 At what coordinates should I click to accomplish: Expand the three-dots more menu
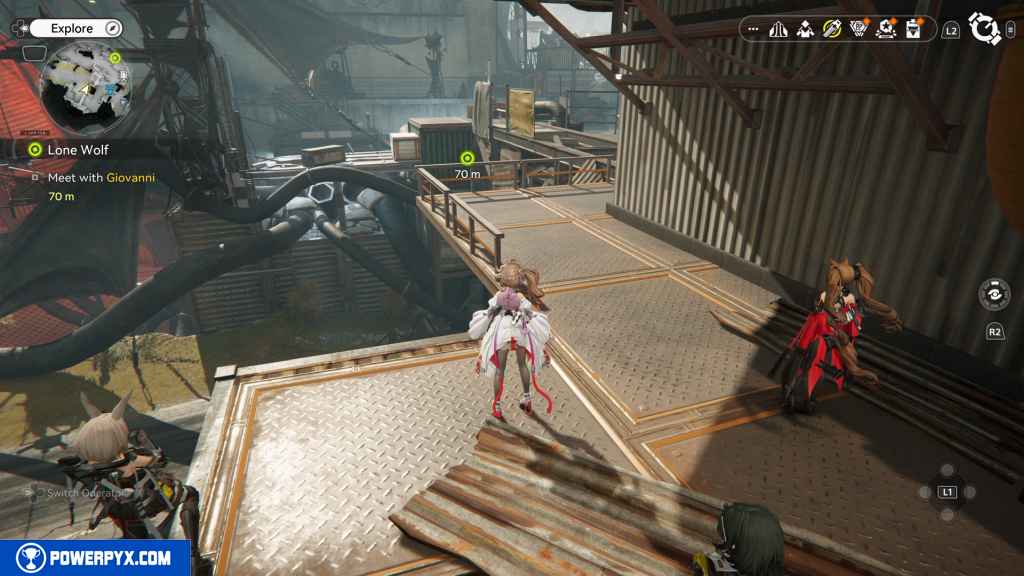pyautogui.click(x=754, y=30)
